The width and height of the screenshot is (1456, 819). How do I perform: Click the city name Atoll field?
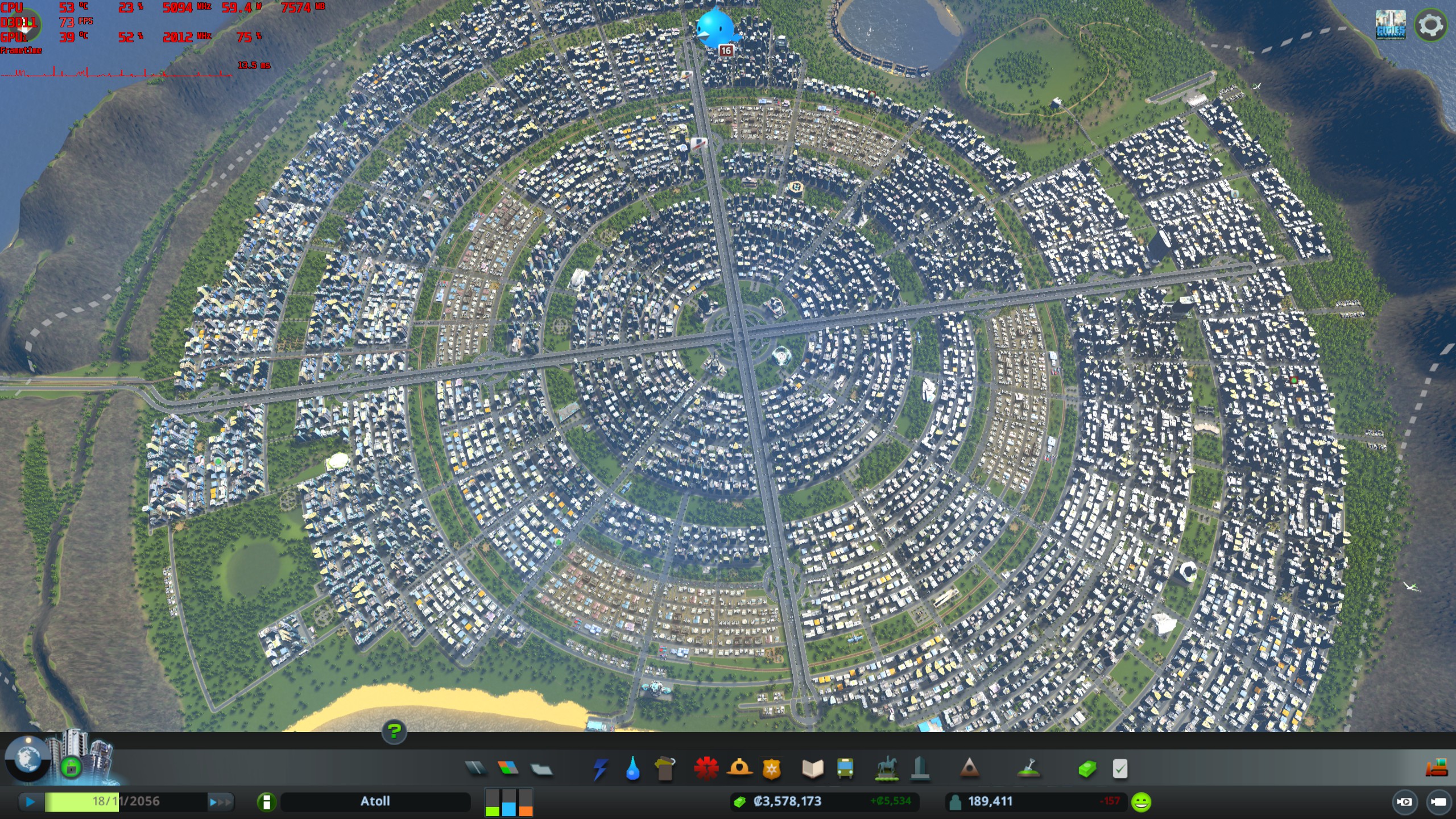[375, 801]
